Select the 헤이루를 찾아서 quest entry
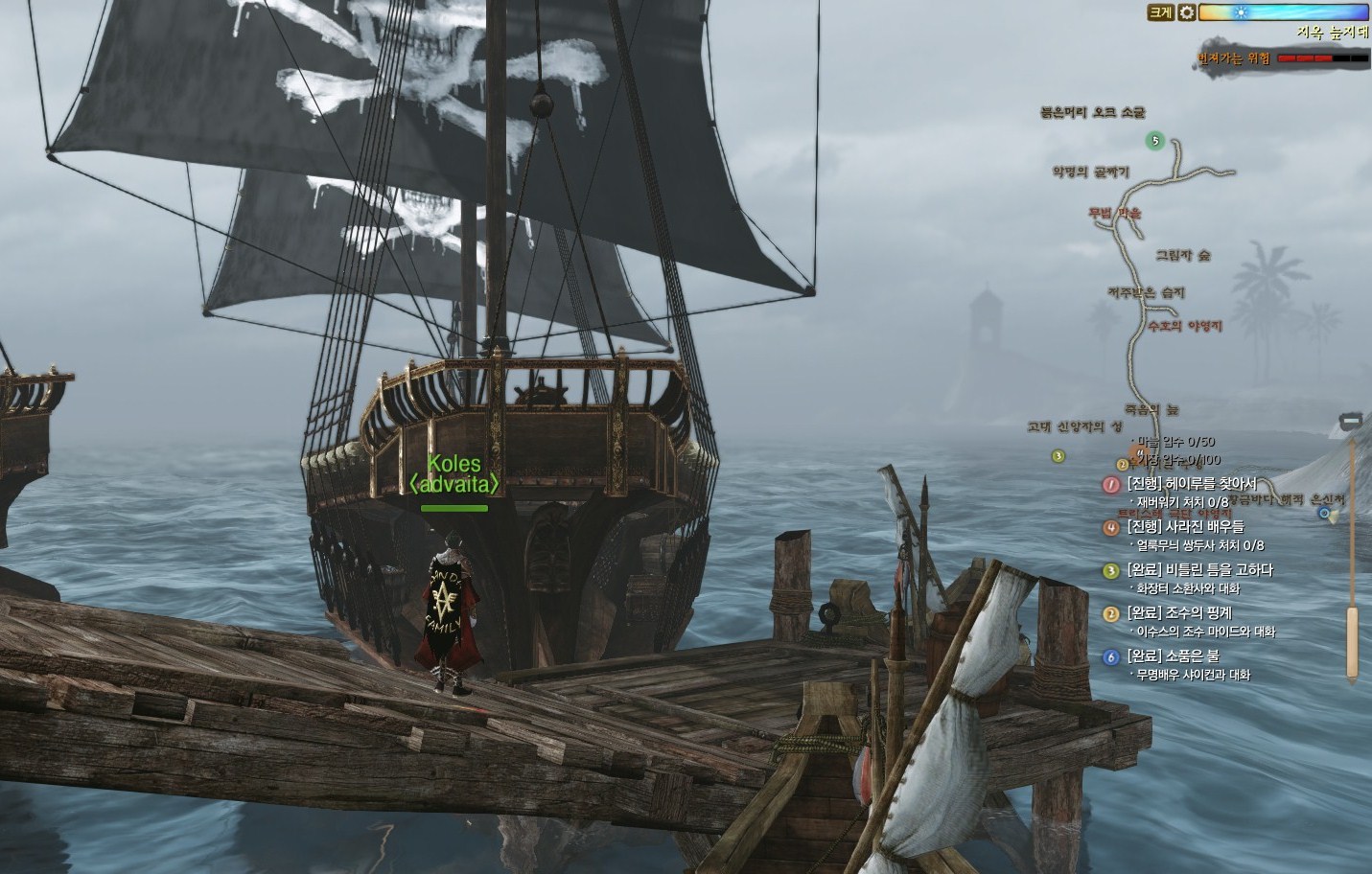This screenshot has width=1372, height=874. point(1192,484)
